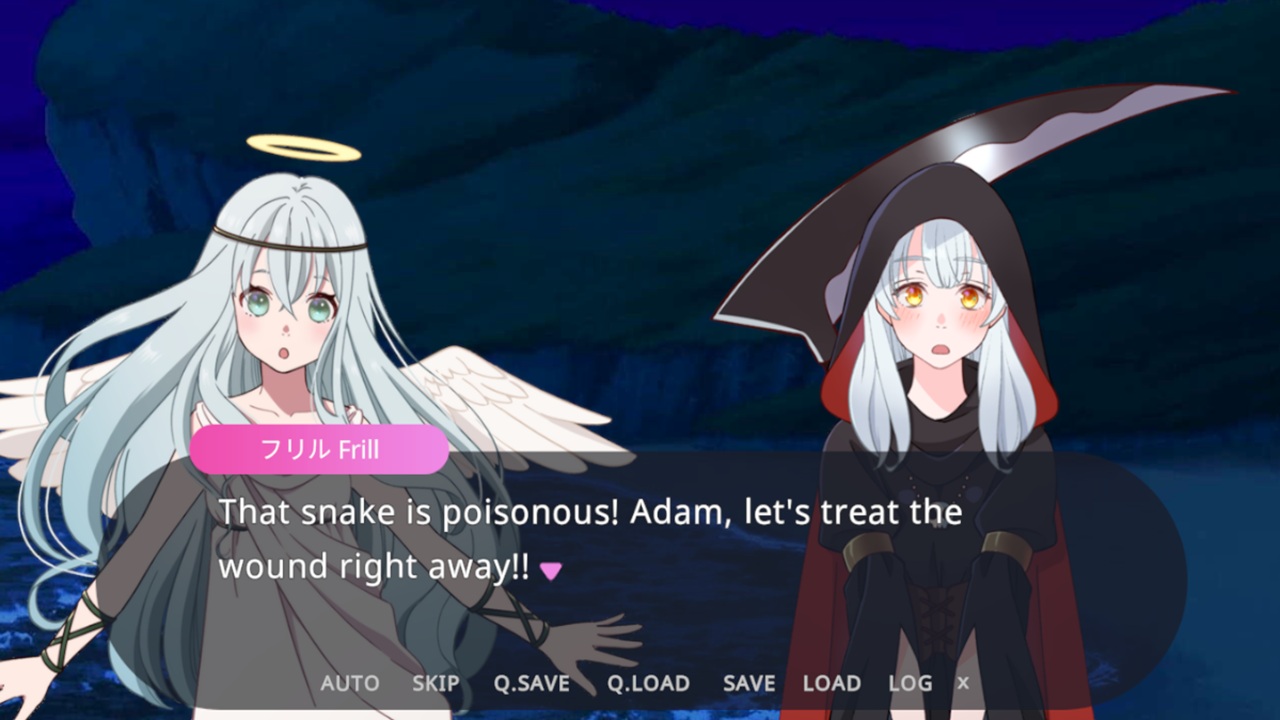
Task: Click Q.LOAD to restore quick save
Action: pyautogui.click(x=648, y=683)
